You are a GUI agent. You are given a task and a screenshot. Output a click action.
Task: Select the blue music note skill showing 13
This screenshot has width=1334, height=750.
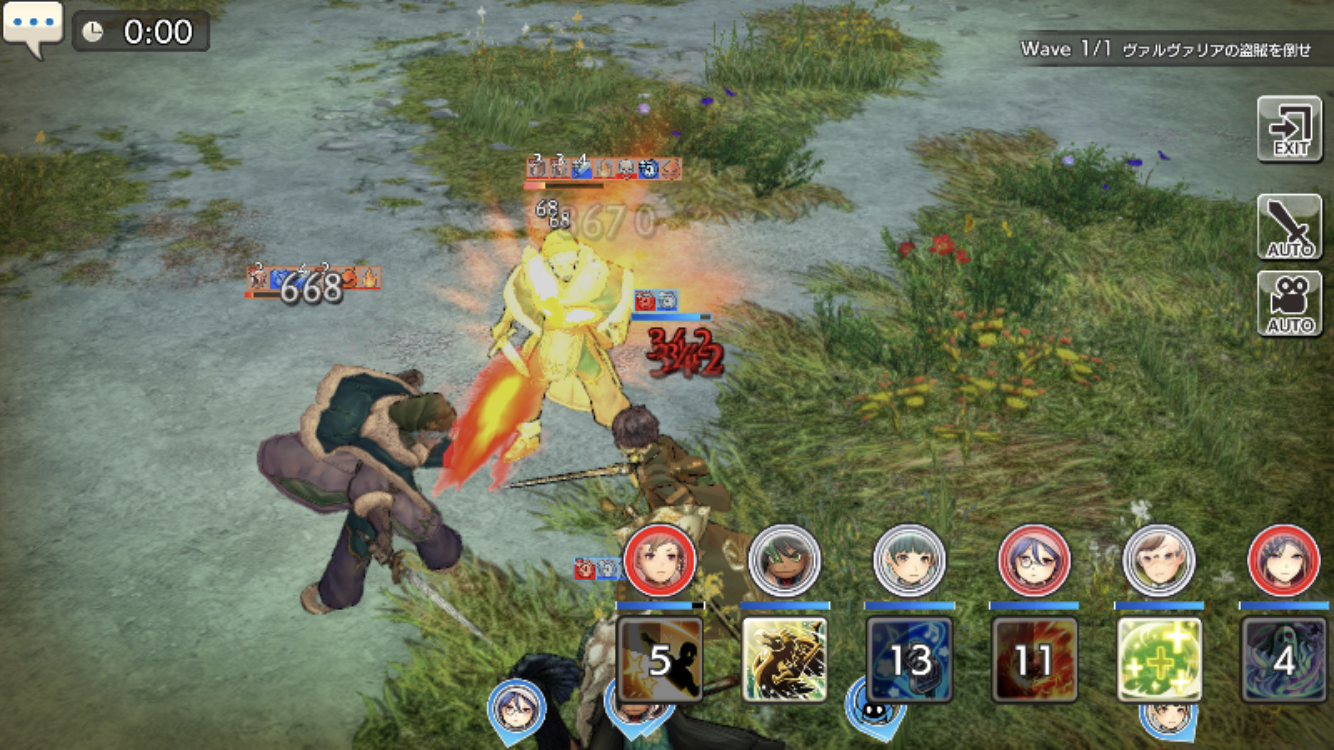coord(909,659)
